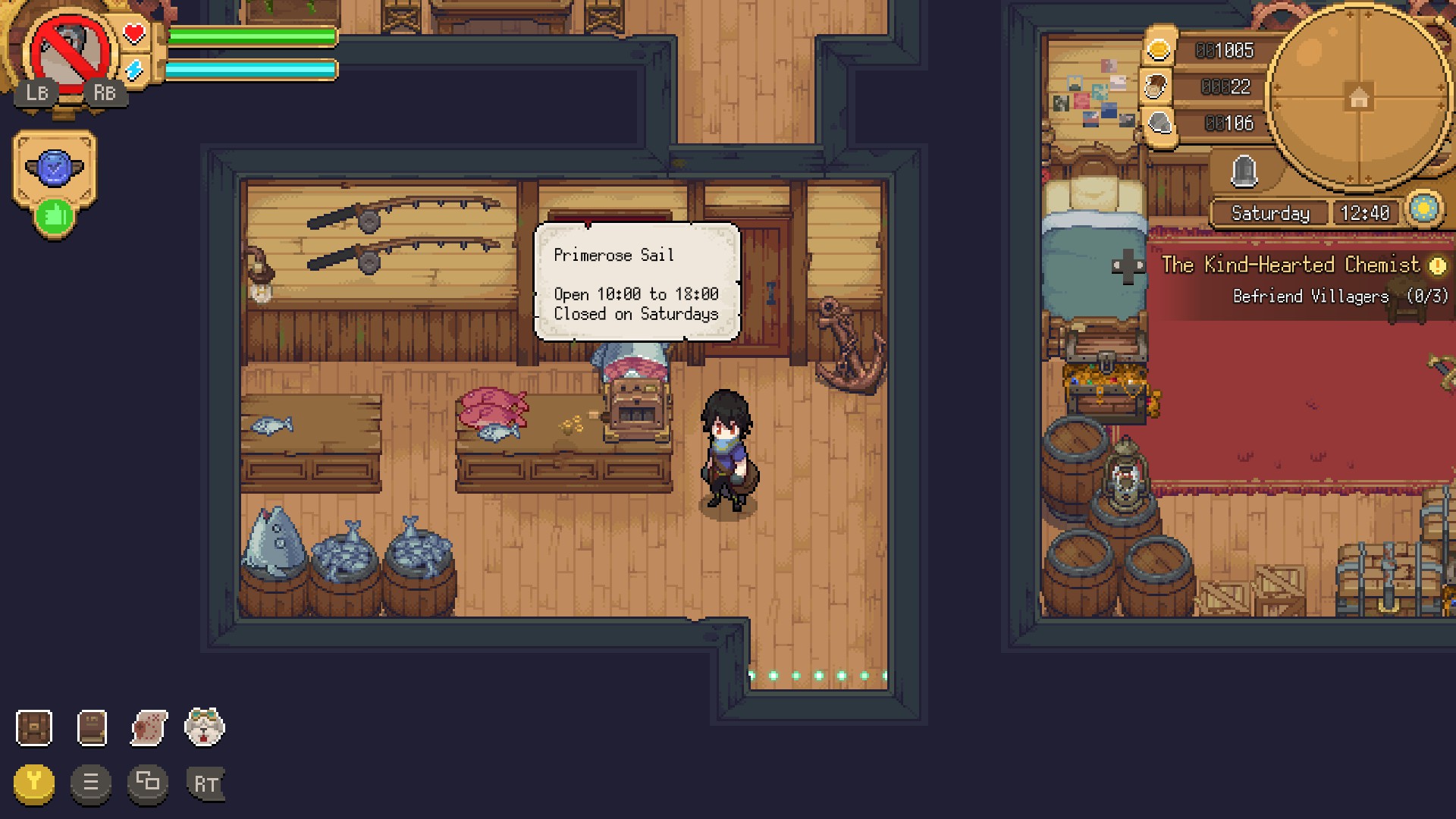
Task: Open the brown journal book
Action: (x=92, y=728)
